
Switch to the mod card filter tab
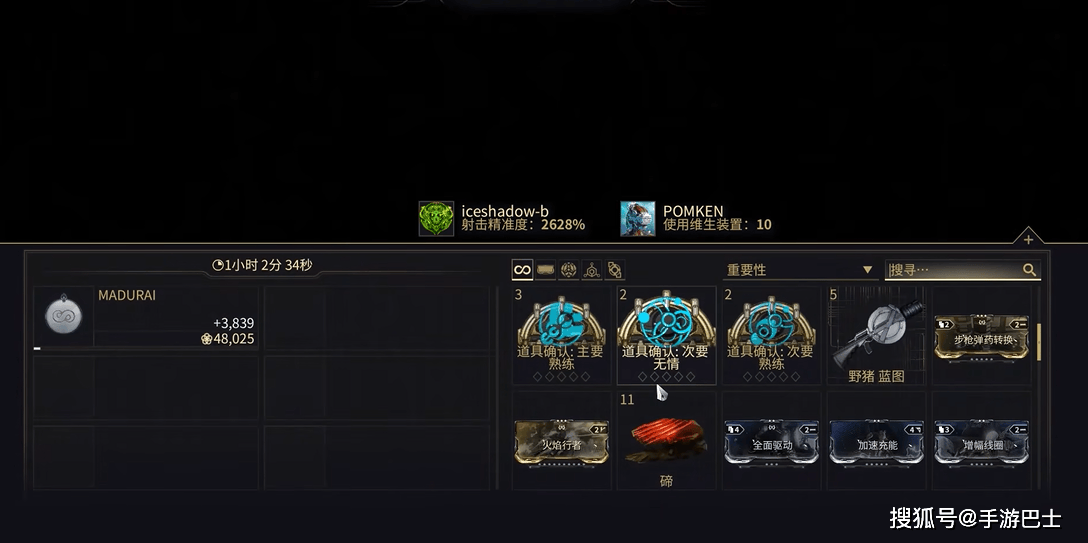click(x=546, y=270)
